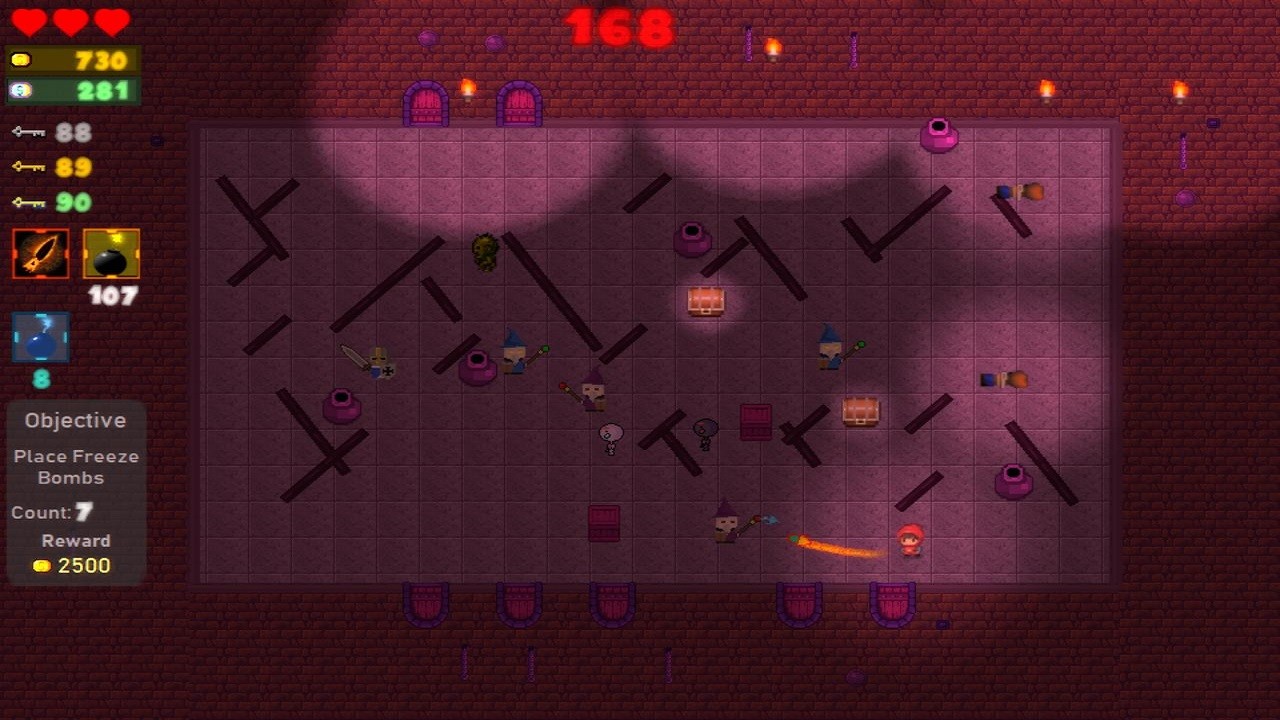Click the coin icon on the 730 gold bar
This screenshot has height=720, width=1280.
(x=22, y=60)
